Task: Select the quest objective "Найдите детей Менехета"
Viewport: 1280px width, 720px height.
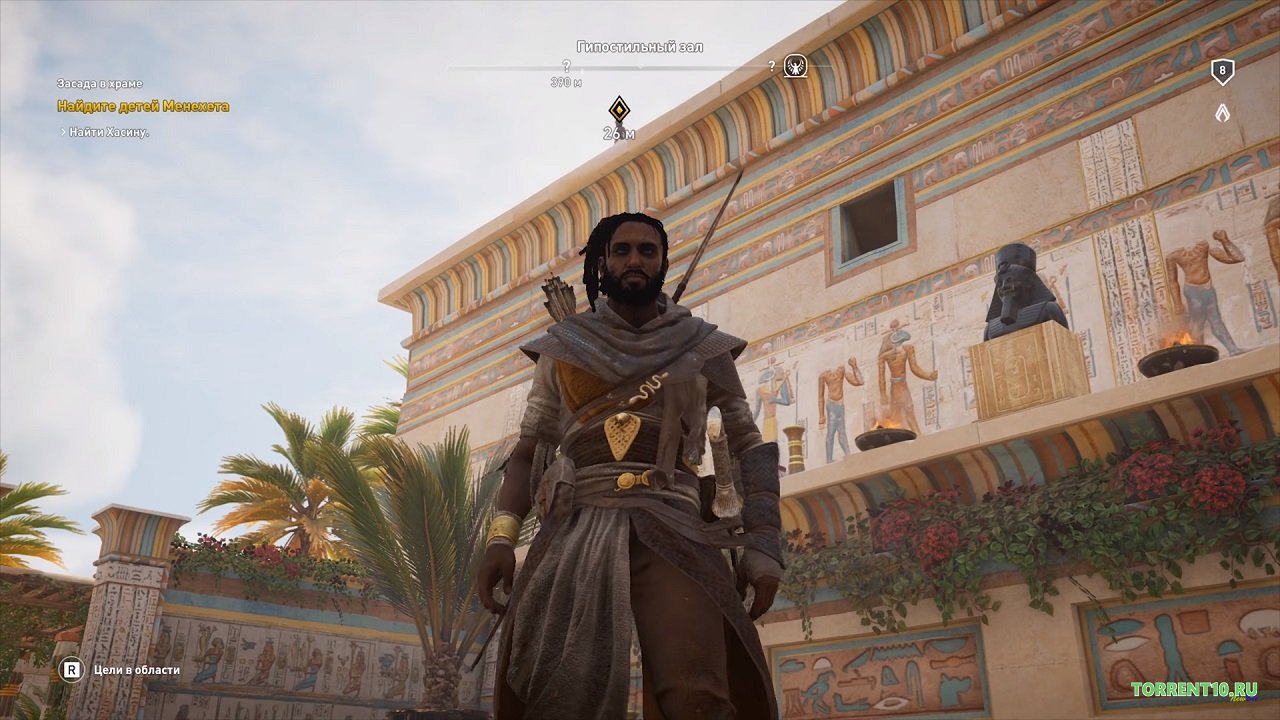Action: 143,106
